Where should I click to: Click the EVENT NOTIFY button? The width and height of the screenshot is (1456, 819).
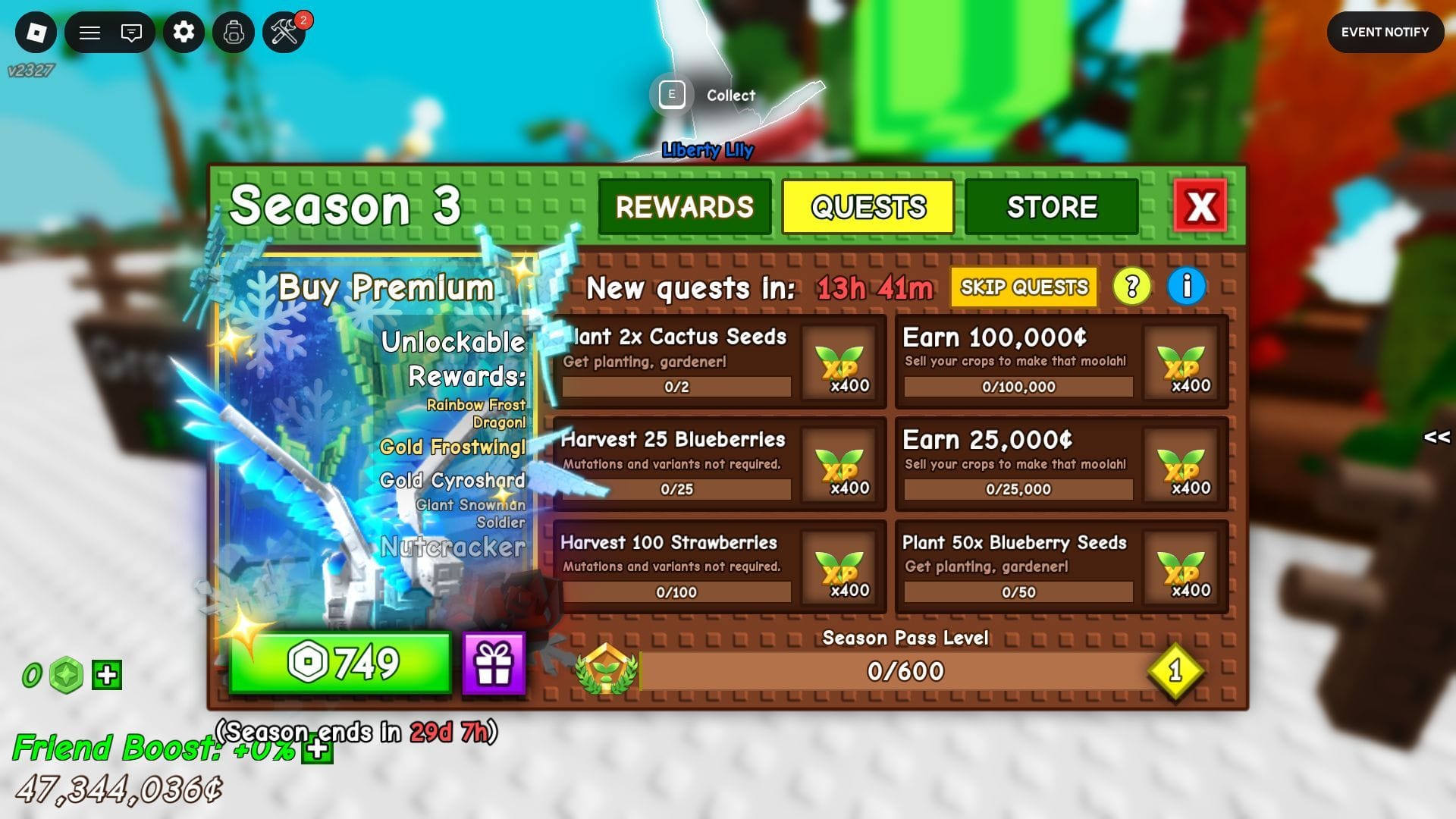coord(1385,32)
